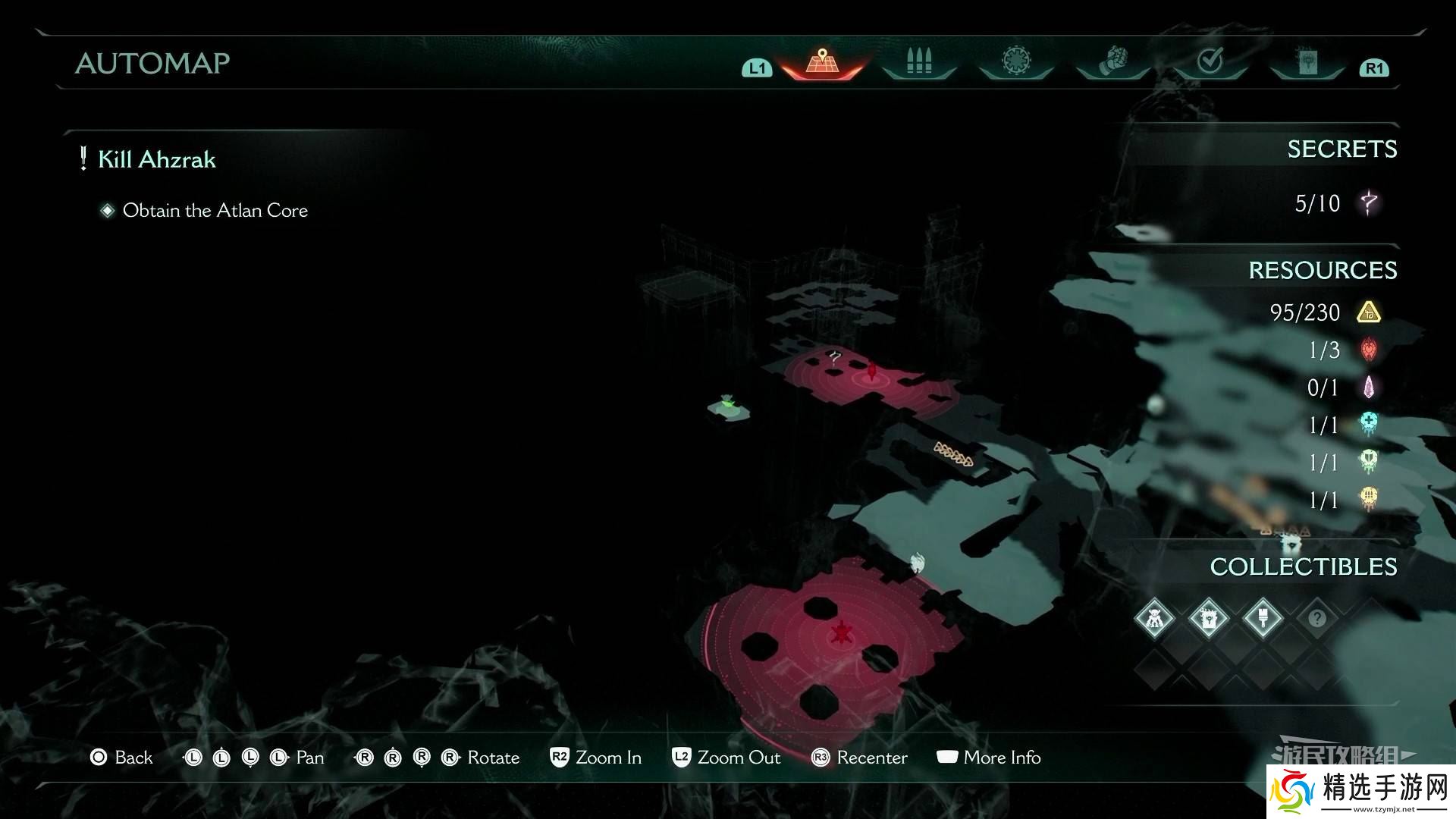Select the demon toy collectible icon
The width and height of the screenshot is (1456, 819).
tap(1154, 619)
